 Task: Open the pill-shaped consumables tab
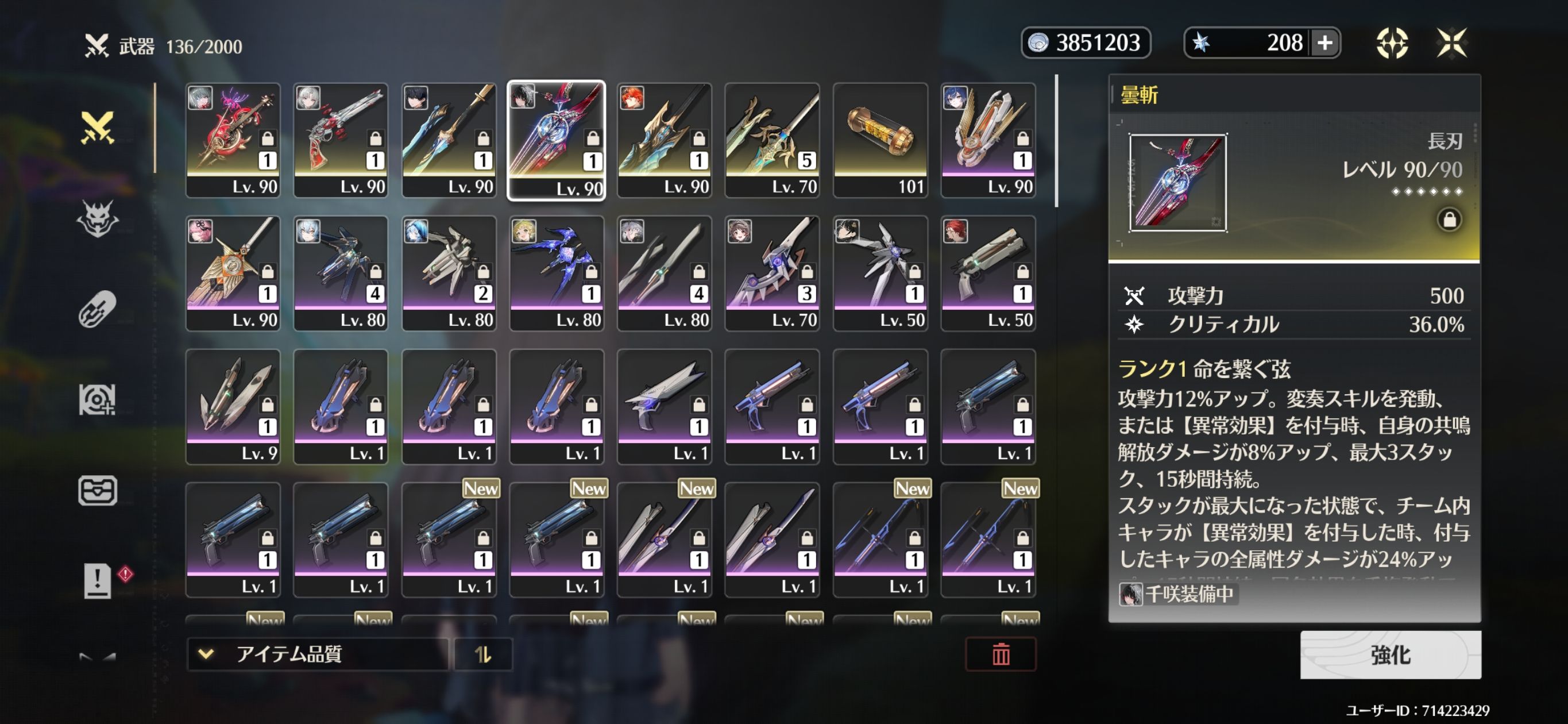98,309
